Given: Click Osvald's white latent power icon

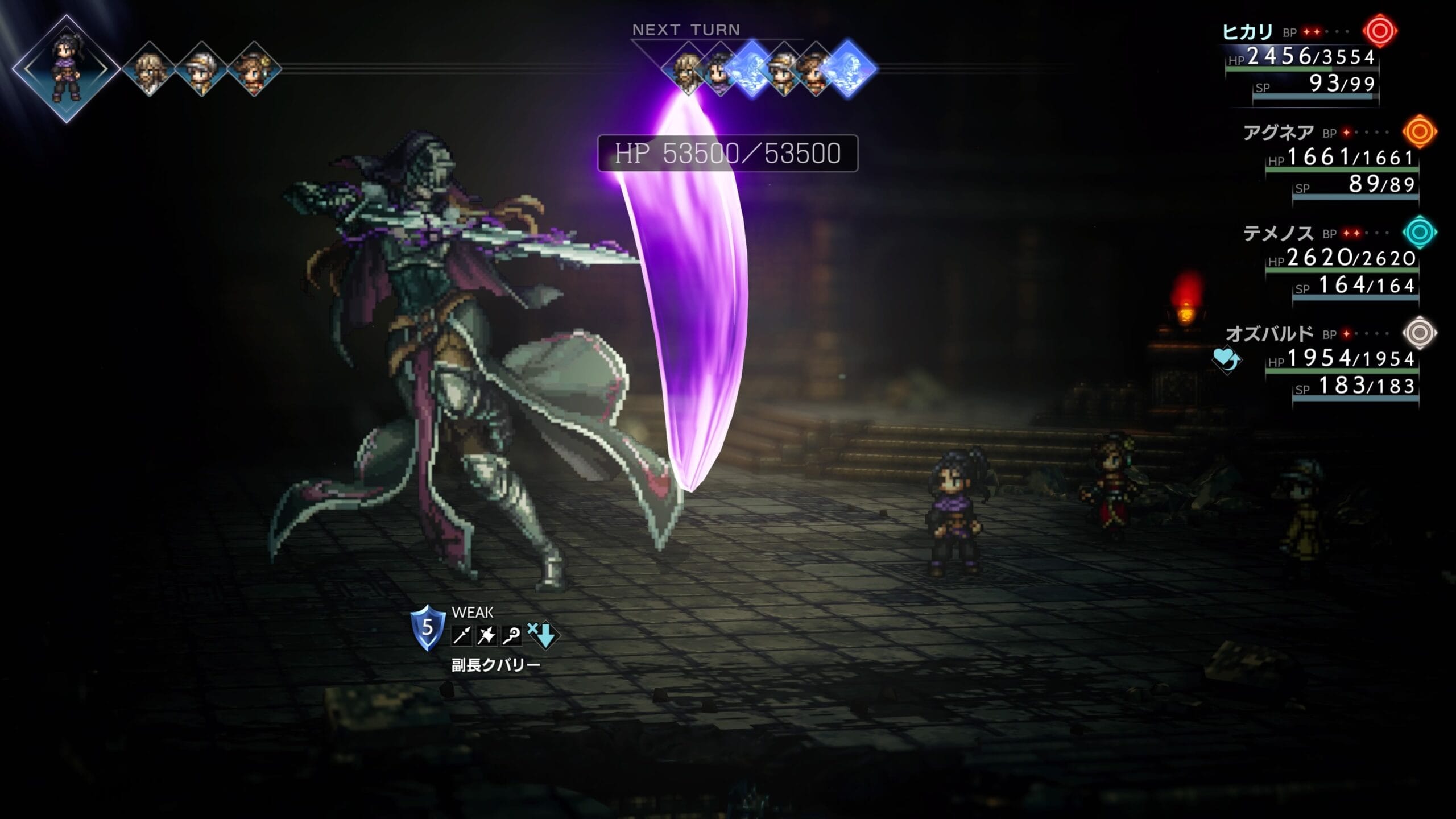Looking at the screenshot, I should (1420, 333).
